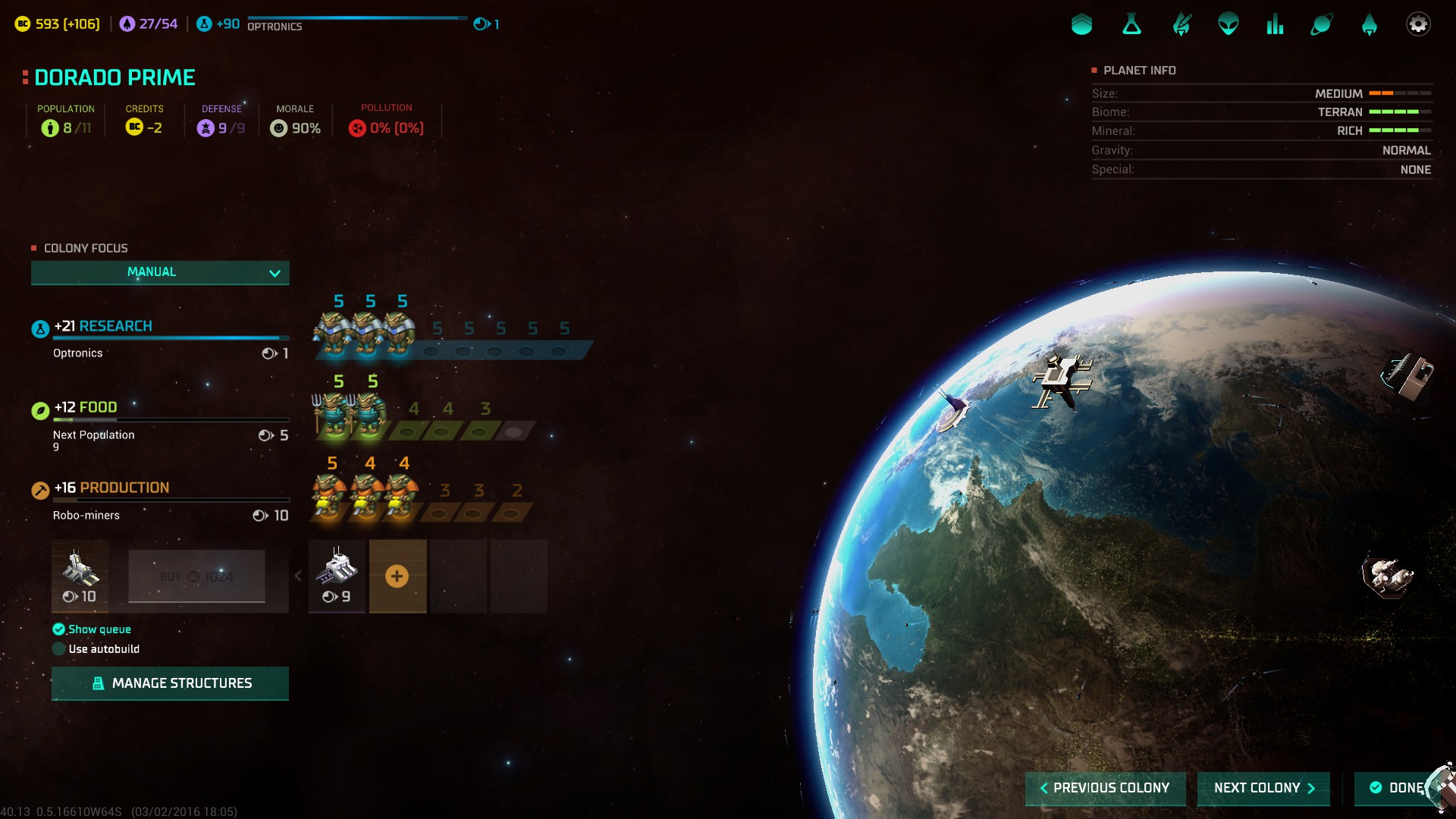Select the queued structure costing 9 turns

pyautogui.click(x=337, y=576)
